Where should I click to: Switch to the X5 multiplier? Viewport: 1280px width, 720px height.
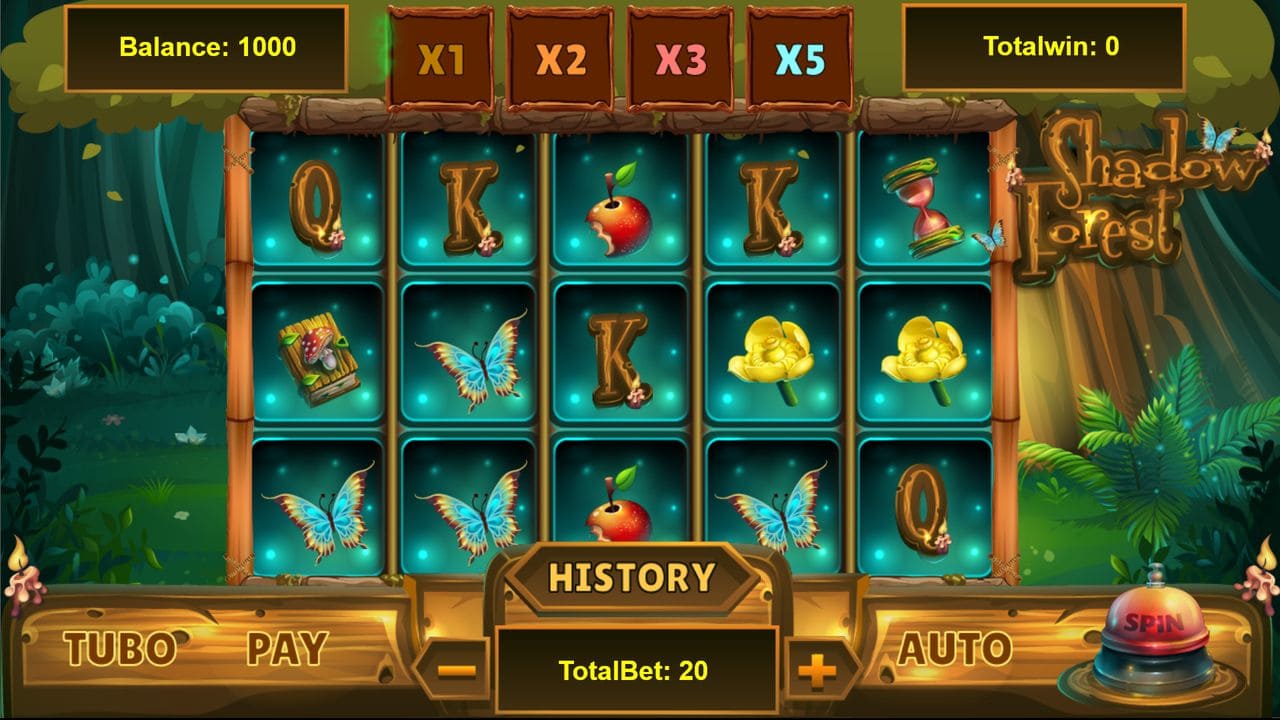[x=801, y=60]
